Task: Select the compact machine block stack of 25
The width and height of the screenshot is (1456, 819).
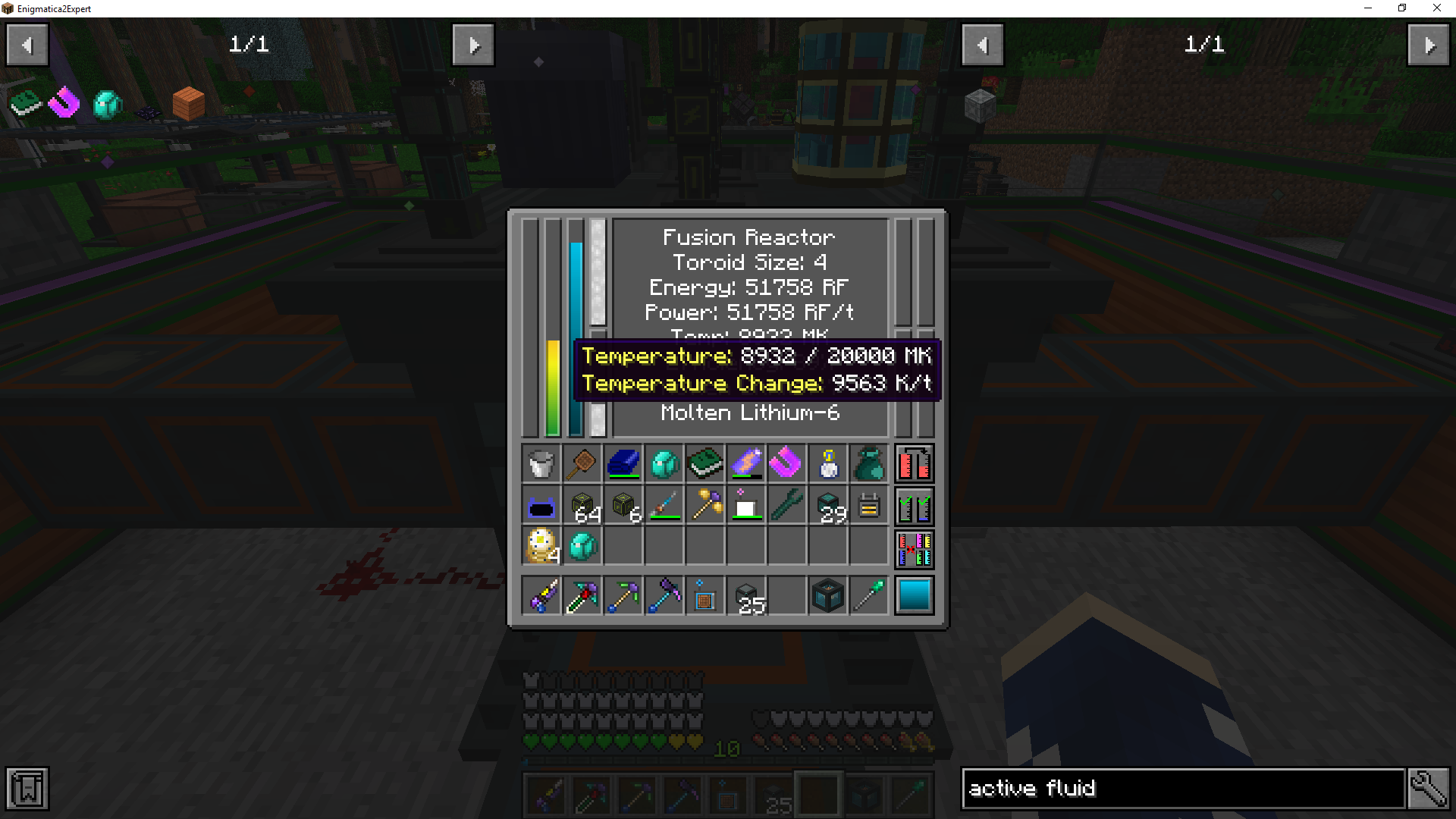Action: click(746, 596)
